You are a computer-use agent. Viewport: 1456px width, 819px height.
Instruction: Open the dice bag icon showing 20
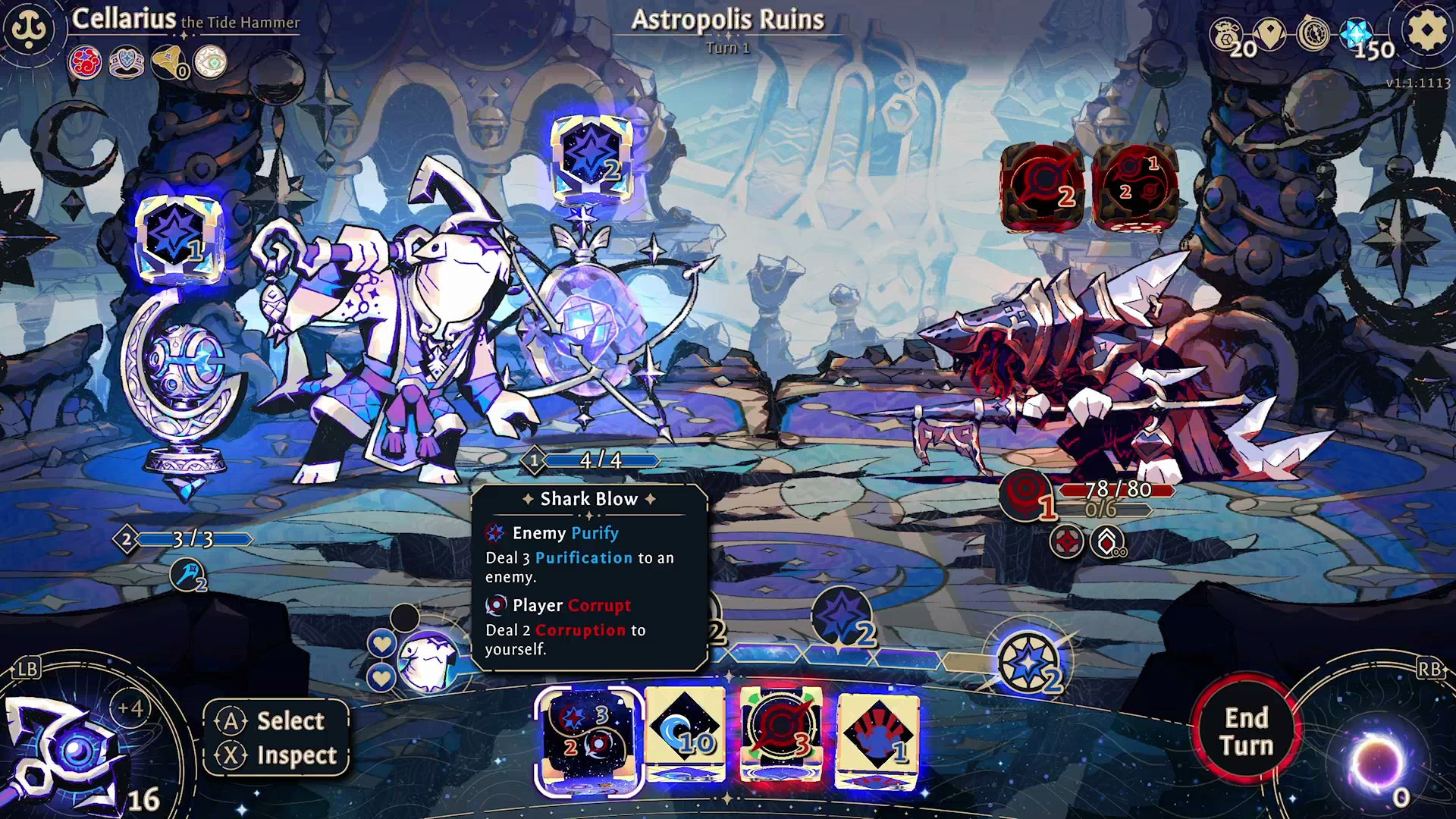point(1227,36)
